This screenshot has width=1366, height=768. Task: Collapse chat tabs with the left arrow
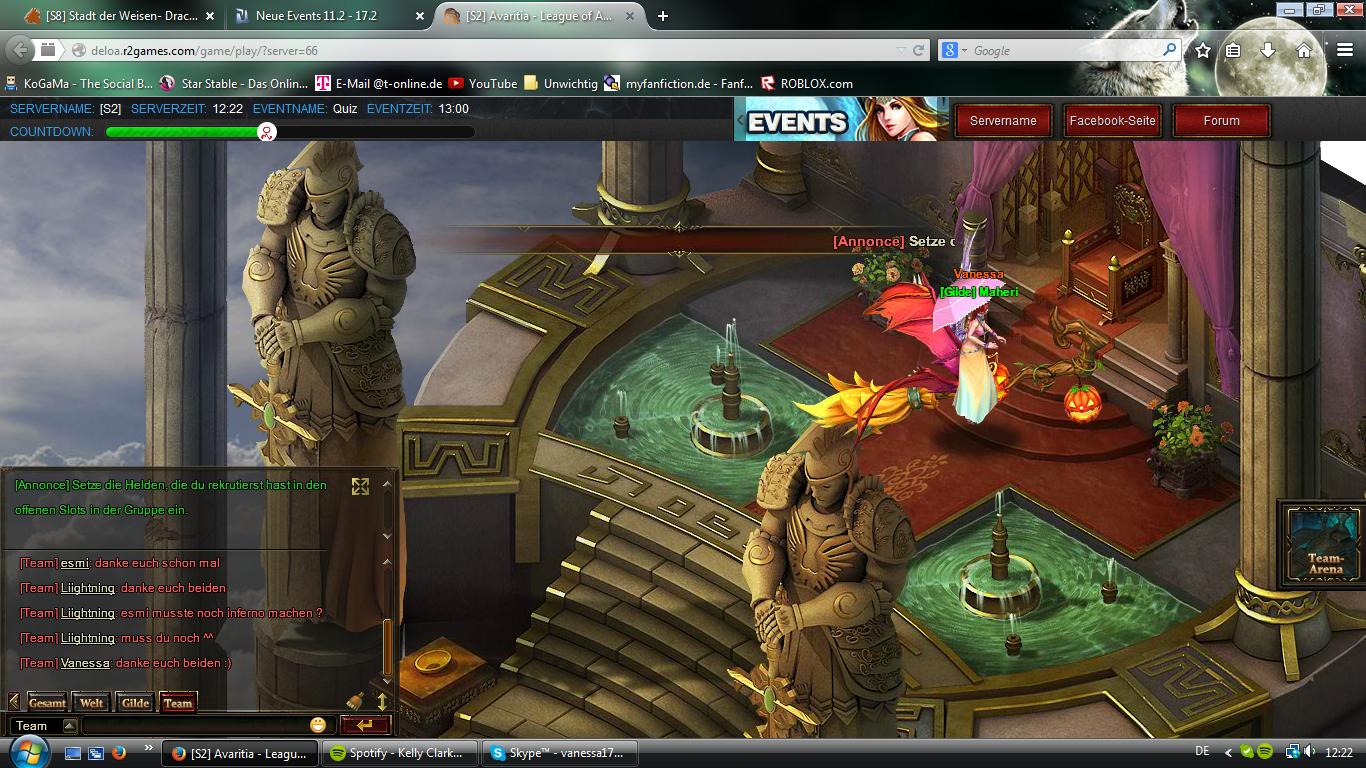pyautogui.click(x=14, y=702)
